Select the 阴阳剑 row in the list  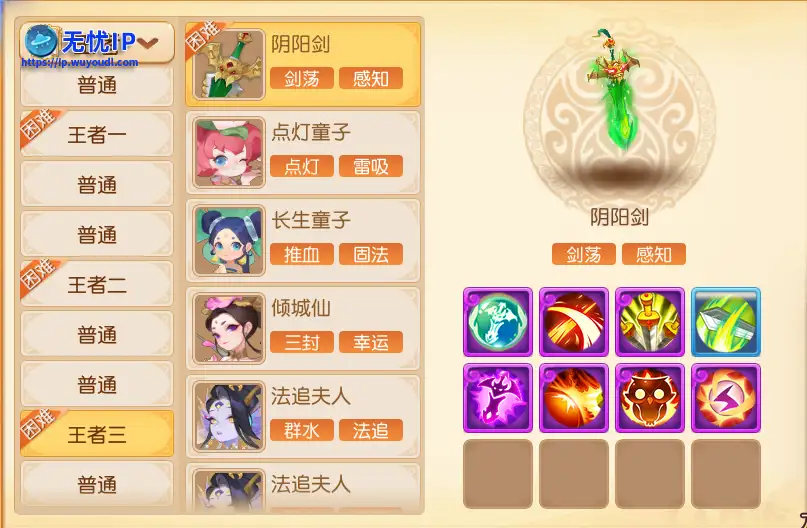(303, 64)
